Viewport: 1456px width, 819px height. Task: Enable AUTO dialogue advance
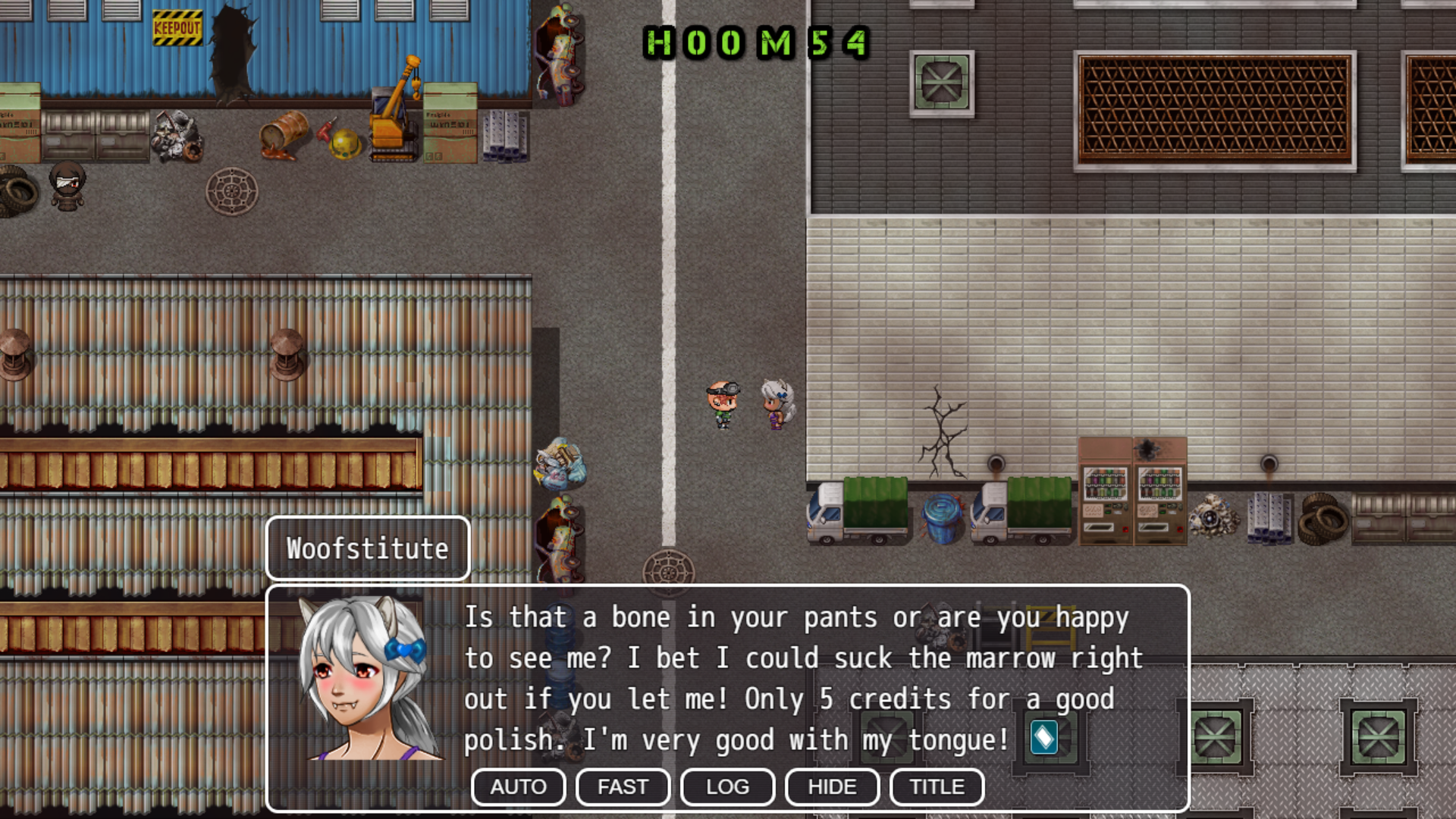pyautogui.click(x=518, y=786)
